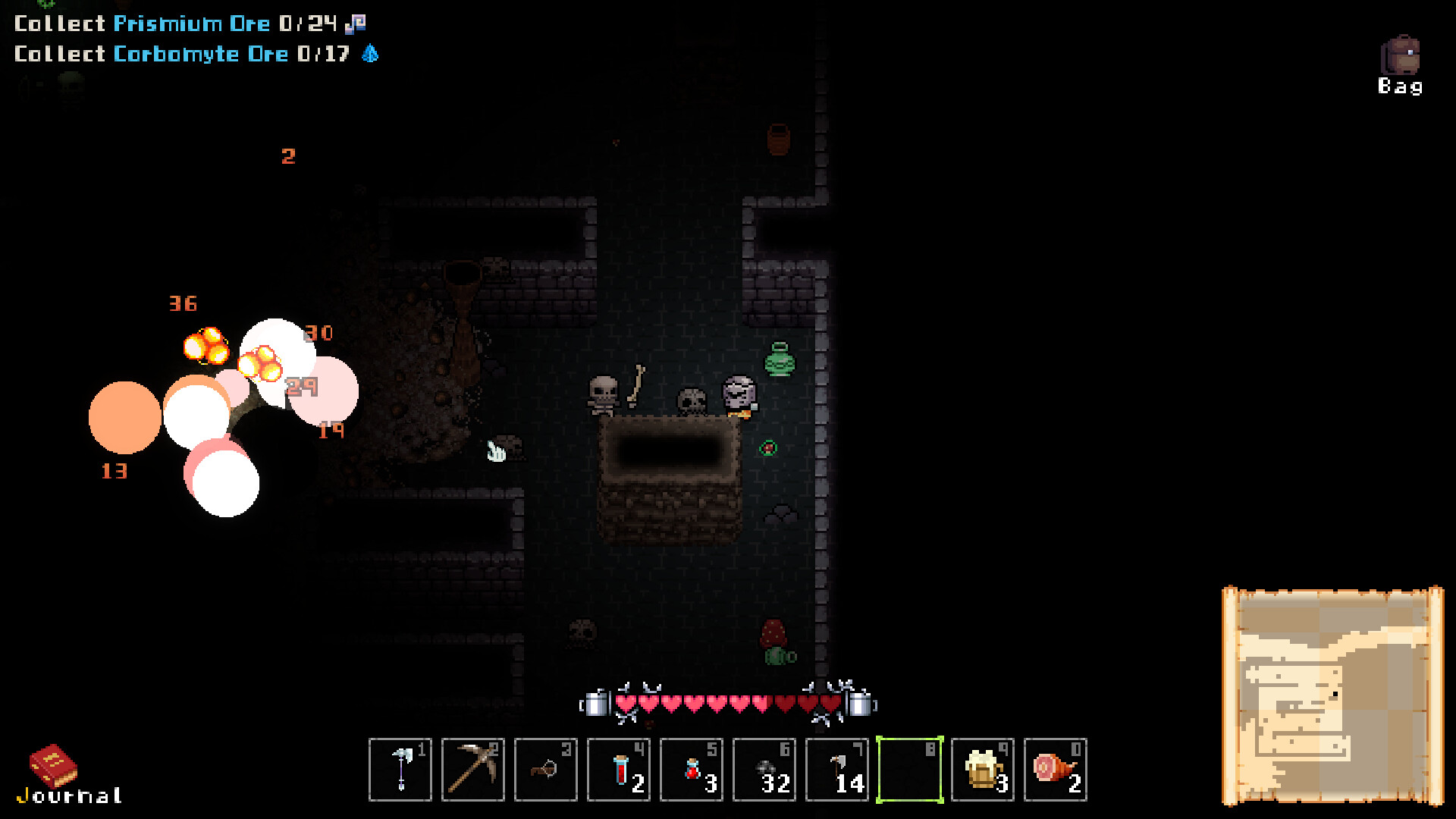Click the red health potion in slot 4

pyautogui.click(x=618, y=770)
